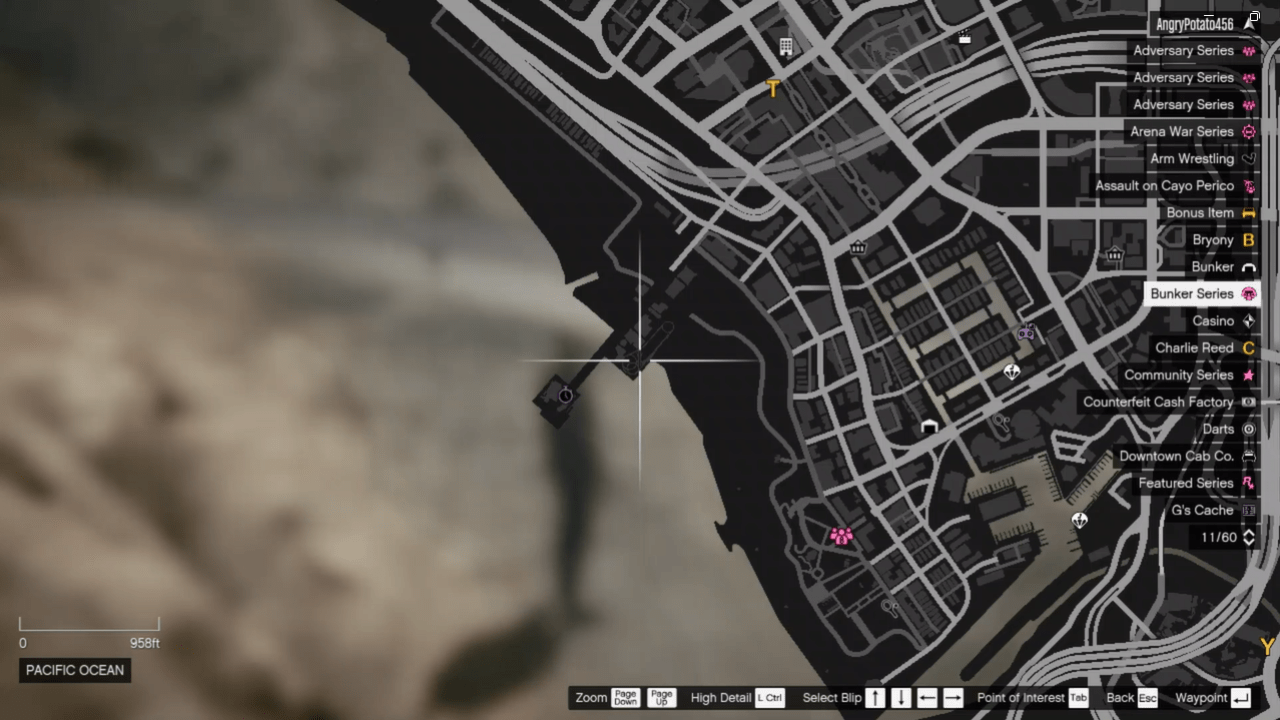Image resolution: width=1280 pixels, height=720 pixels.
Task: Click the Casino icon in the sidebar list
Action: pyautogui.click(x=1248, y=320)
